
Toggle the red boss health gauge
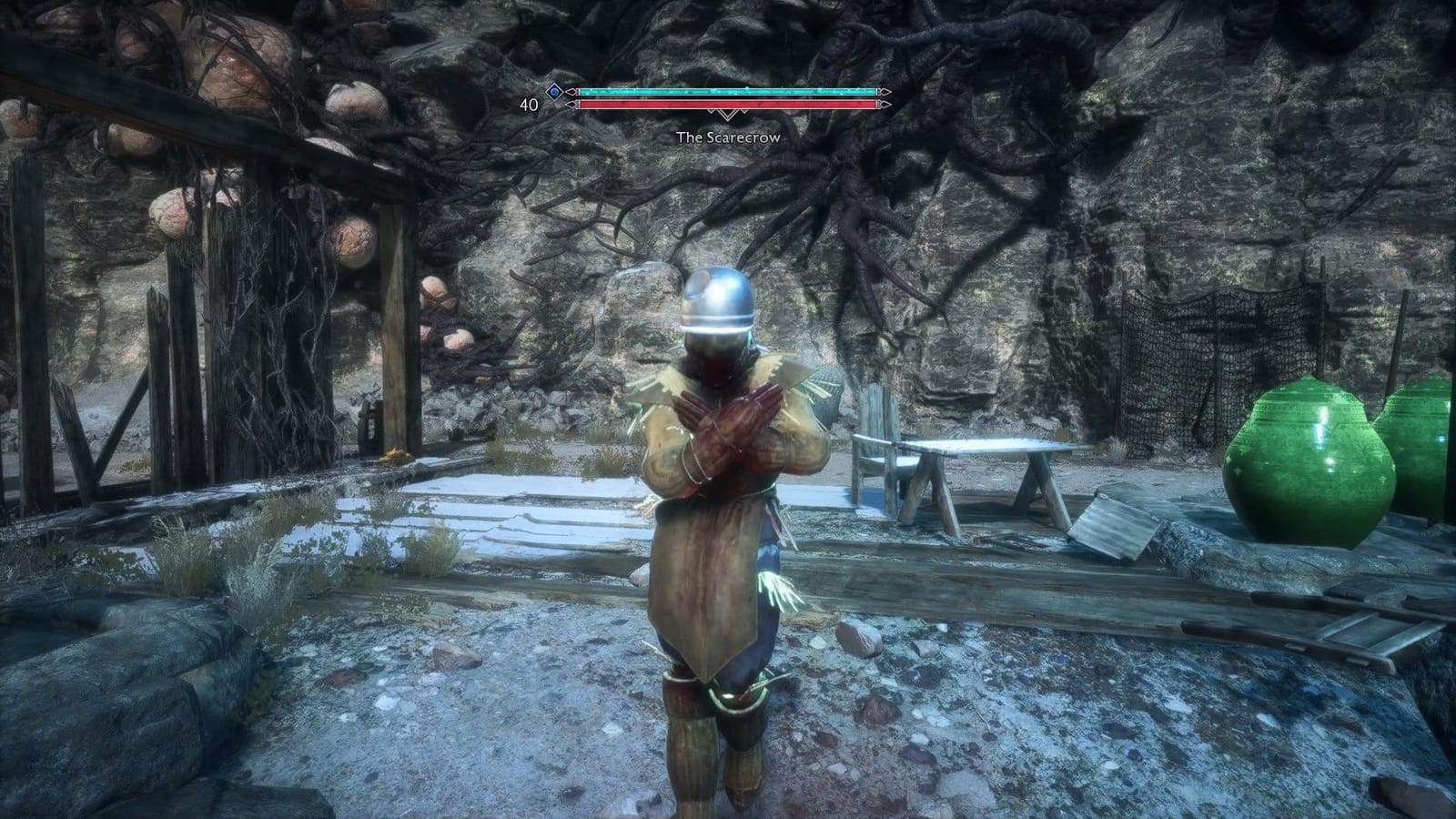(x=728, y=104)
